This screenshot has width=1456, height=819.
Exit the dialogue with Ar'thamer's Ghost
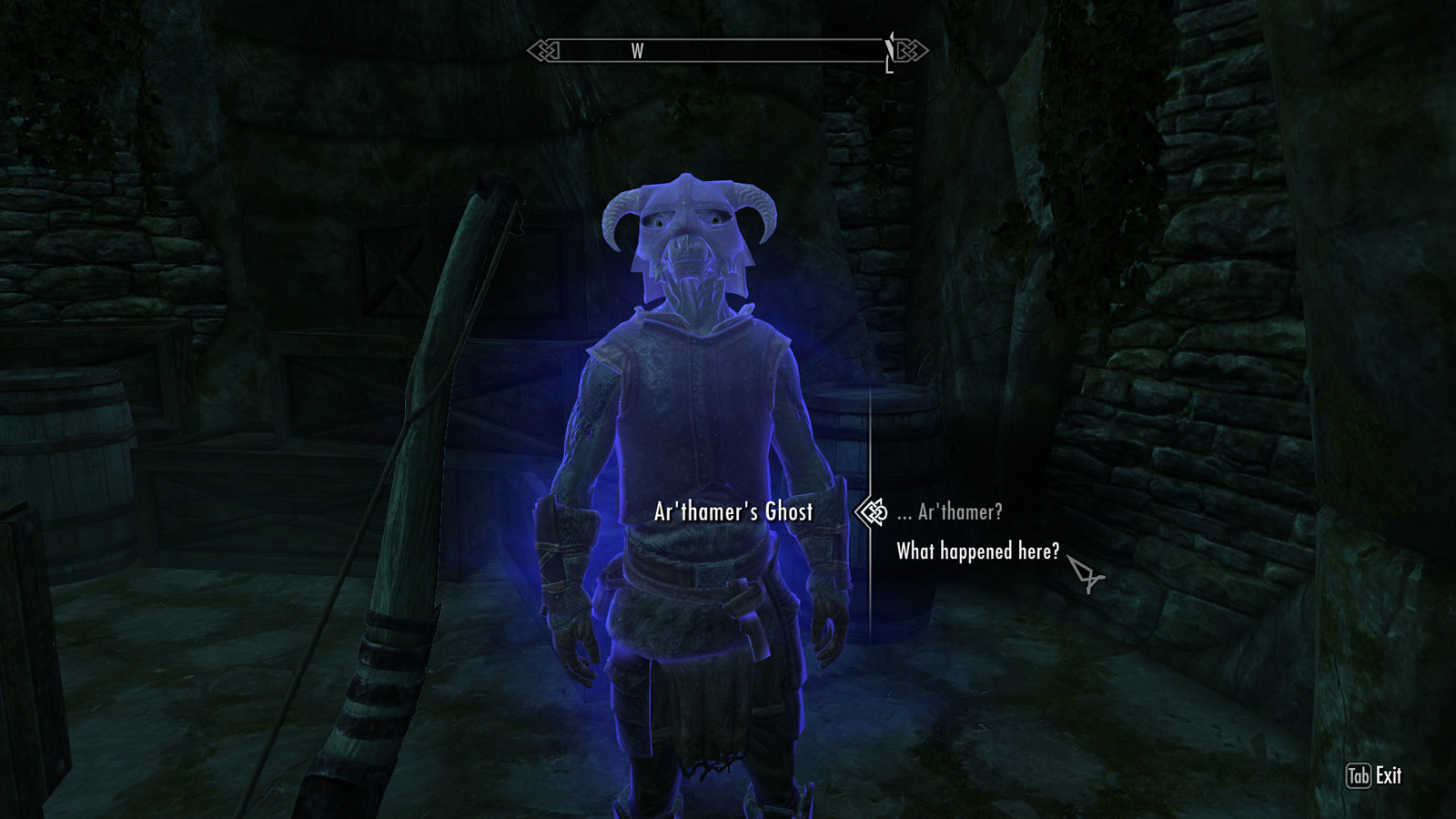[1373, 776]
